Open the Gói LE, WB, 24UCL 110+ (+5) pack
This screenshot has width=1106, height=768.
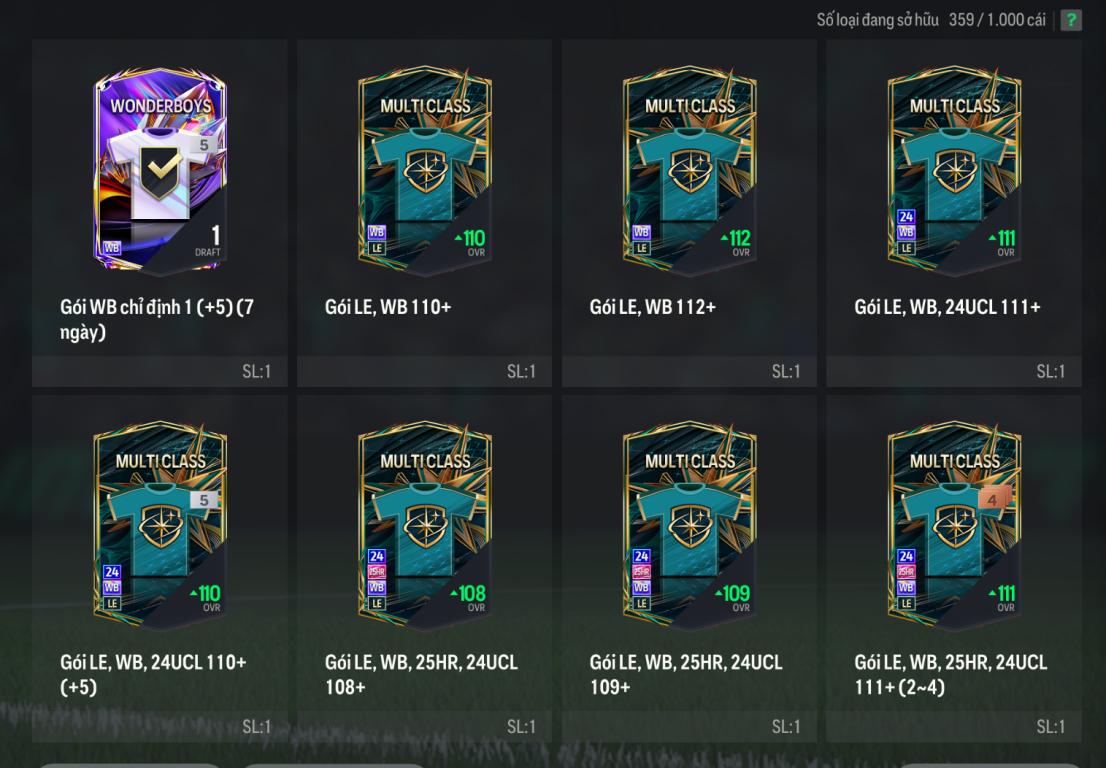(160, 527)
